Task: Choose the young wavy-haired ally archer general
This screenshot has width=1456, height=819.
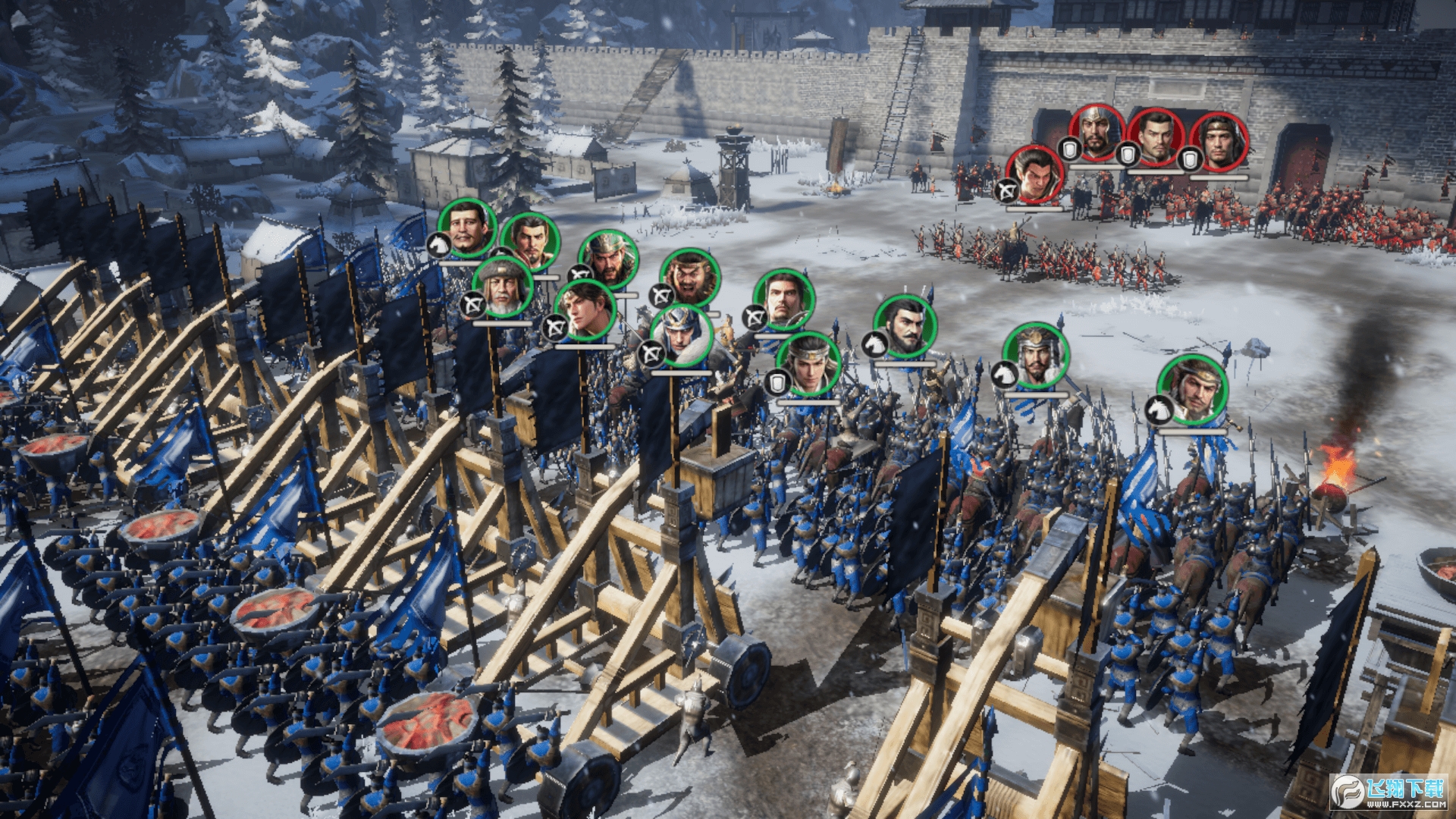Action: coord(585,310)
